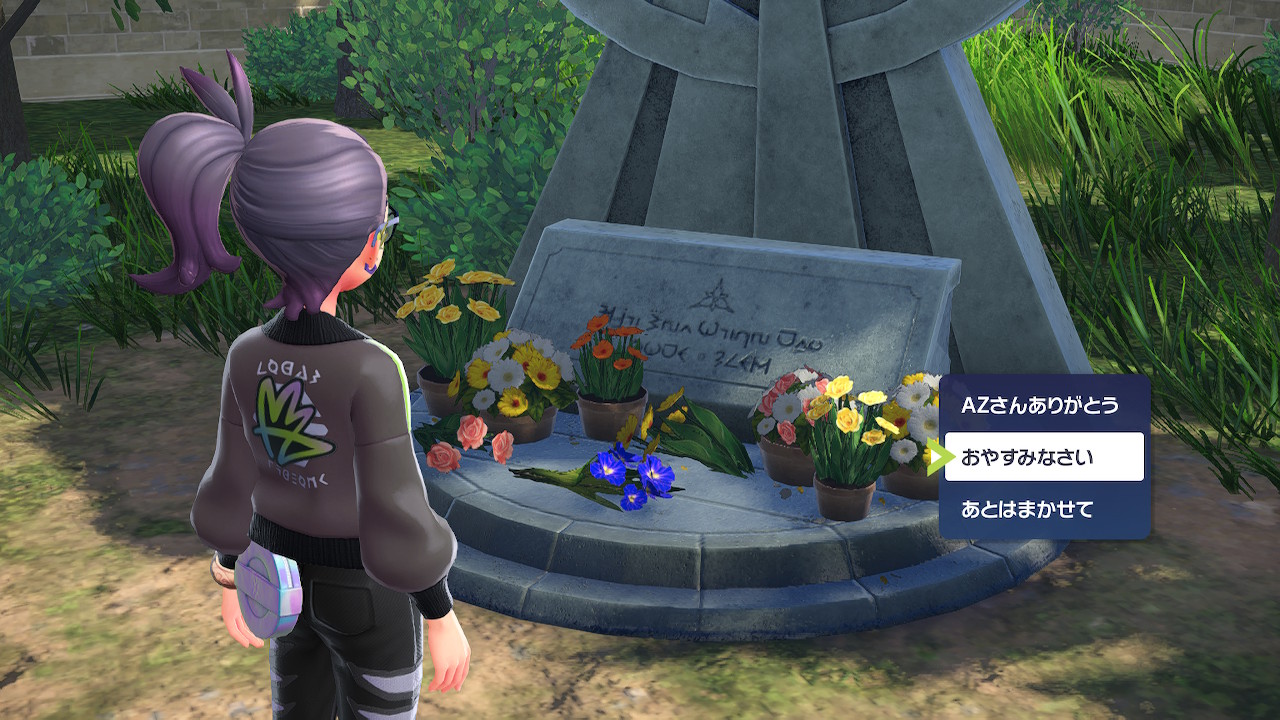Screen dimensions: 1280x720
Task: Choose the "AZさんありがとう" reply
Action: [1040, 406]
